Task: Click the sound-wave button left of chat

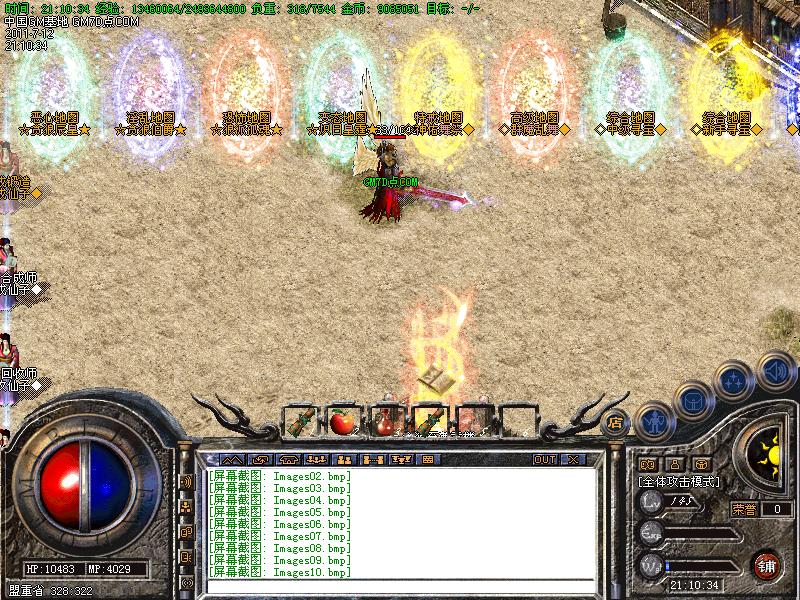Action: click(186, 482)
